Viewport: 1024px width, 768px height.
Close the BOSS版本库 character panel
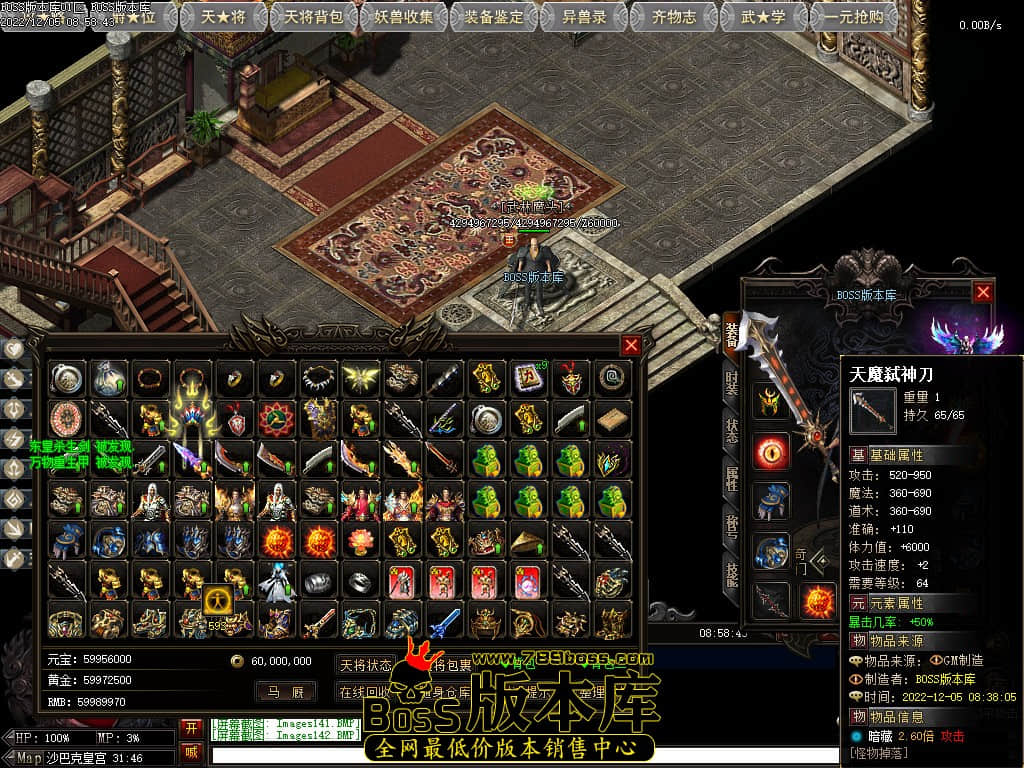point(984,292)
